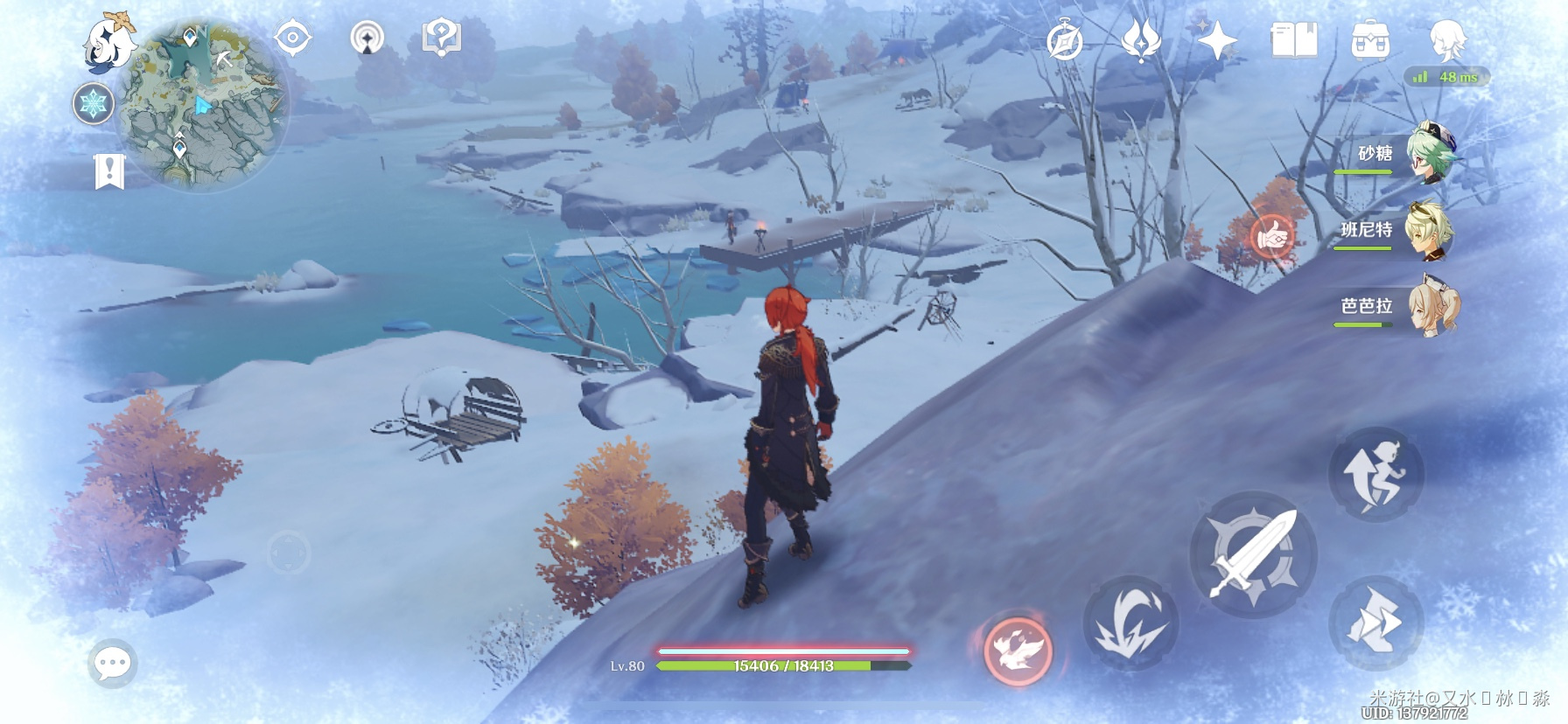This screenshot has width=1568, height=724.
Task: Use the elemental skill button
Action: coord(1130,623)
